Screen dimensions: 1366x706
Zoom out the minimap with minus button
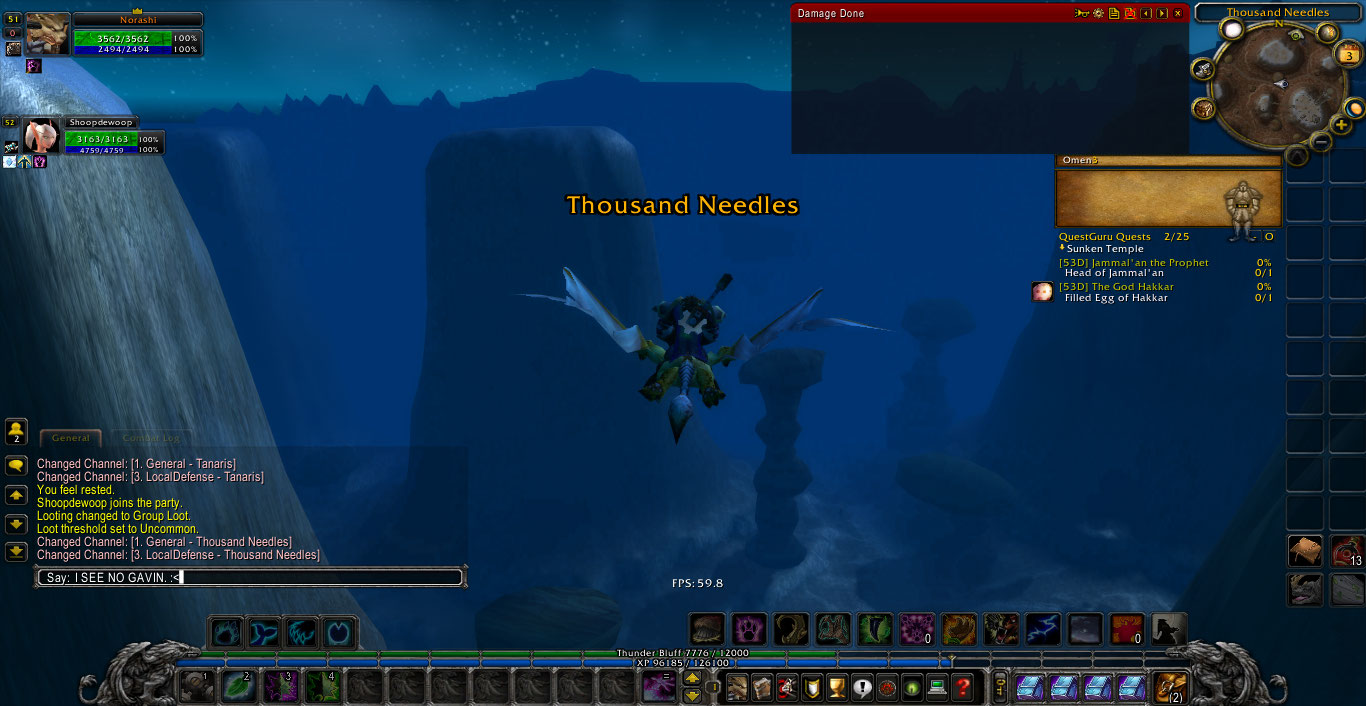tap(1321, 142)
